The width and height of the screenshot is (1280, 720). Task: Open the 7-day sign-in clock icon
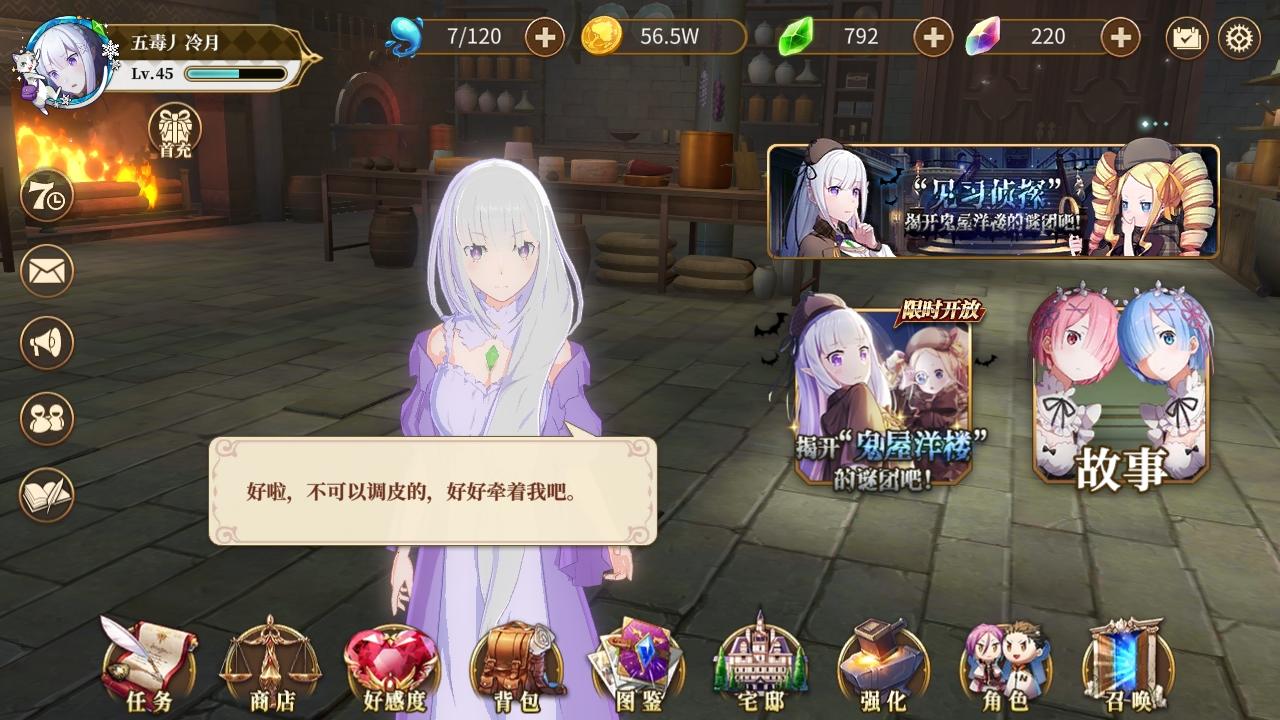coord(45,199)
